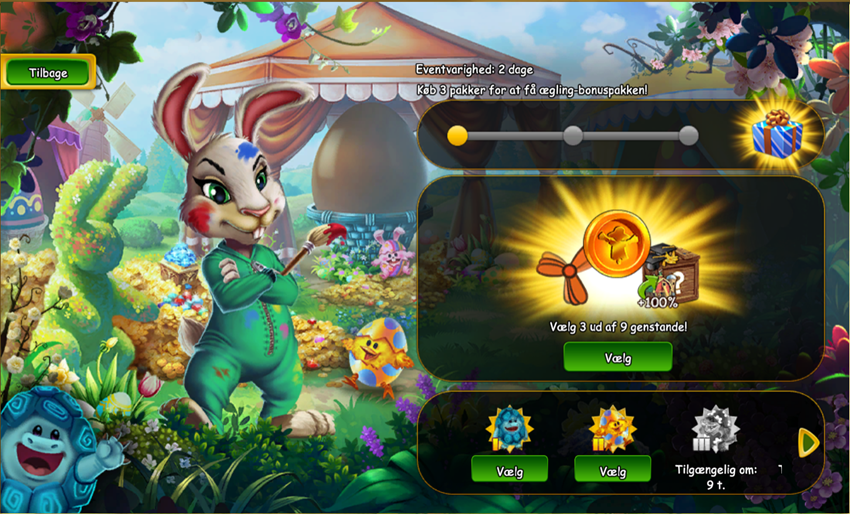
Task: Select Vælg under the yellow chick package
Action: coord(612,468)
